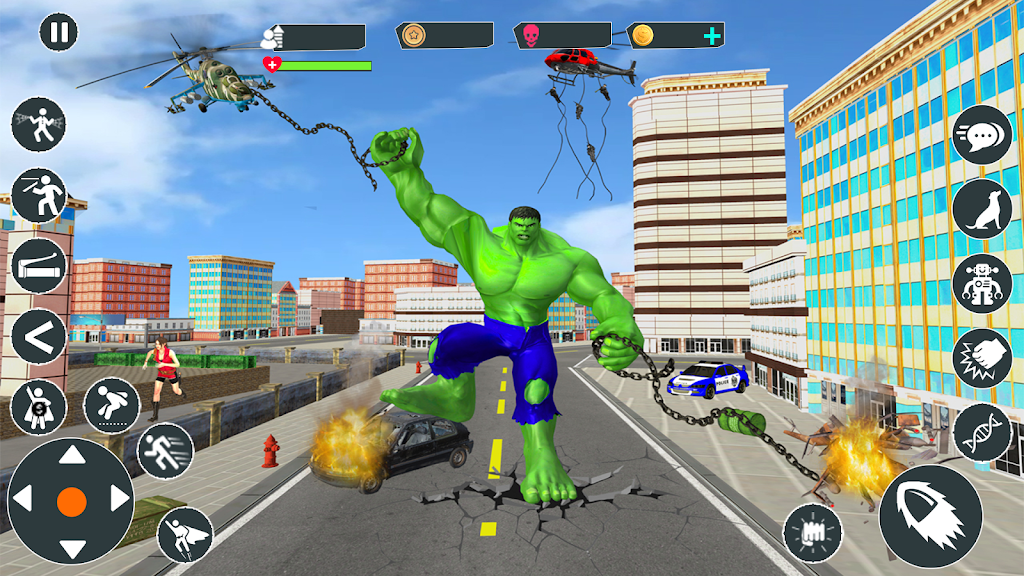Viewport: 1024px width, 576px height.
Task: Activate the caped superhero transform icon
Action: tap(39, 407)
